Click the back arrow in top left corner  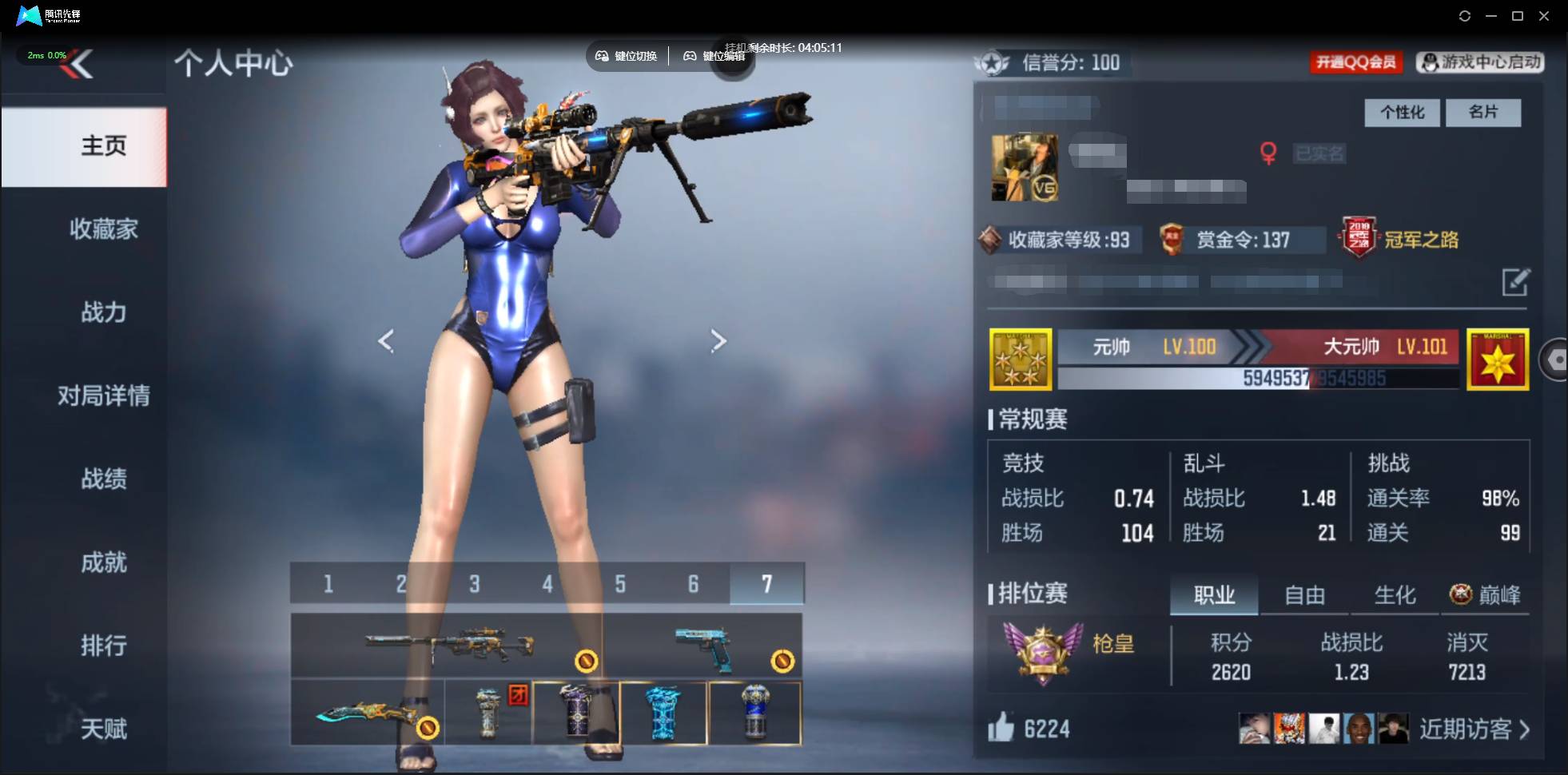[82, 64]
